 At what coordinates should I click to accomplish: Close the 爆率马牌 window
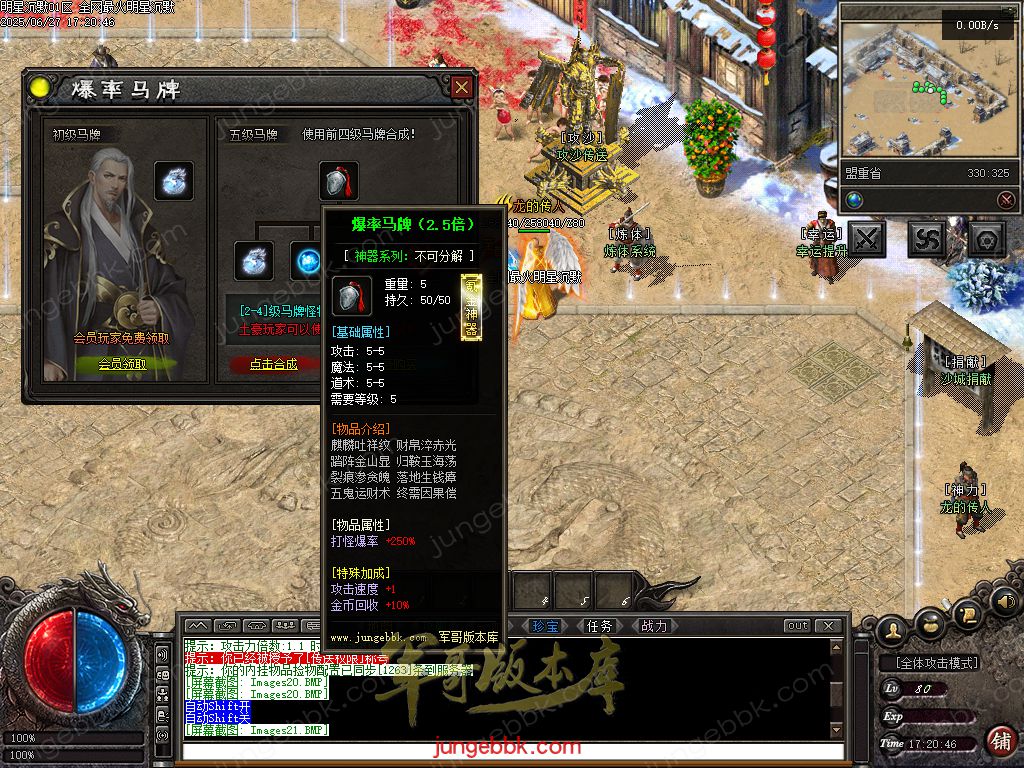(x=461, y=88)
